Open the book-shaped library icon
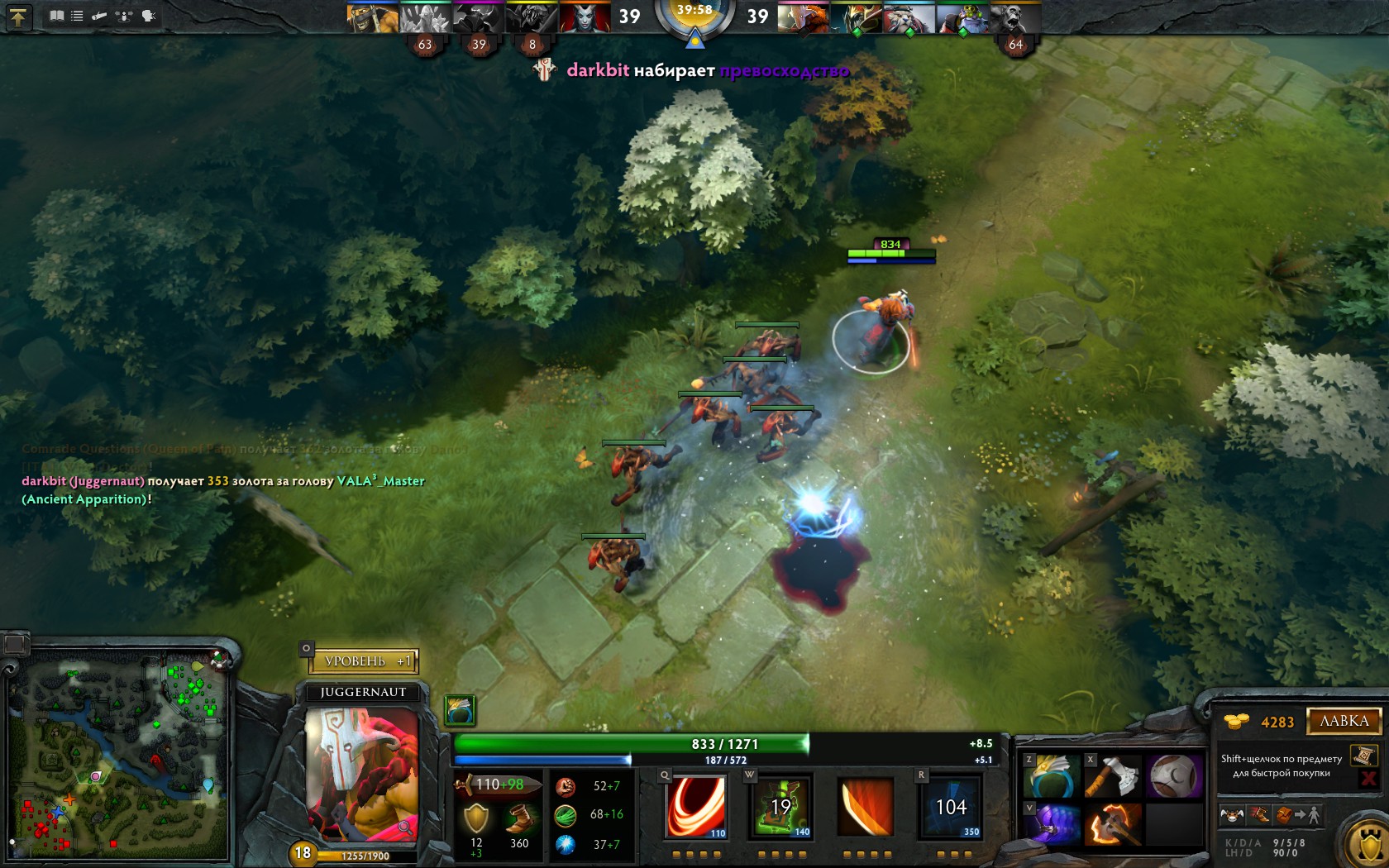This screenshot has width=1389, height=868. tap(56, 16)
